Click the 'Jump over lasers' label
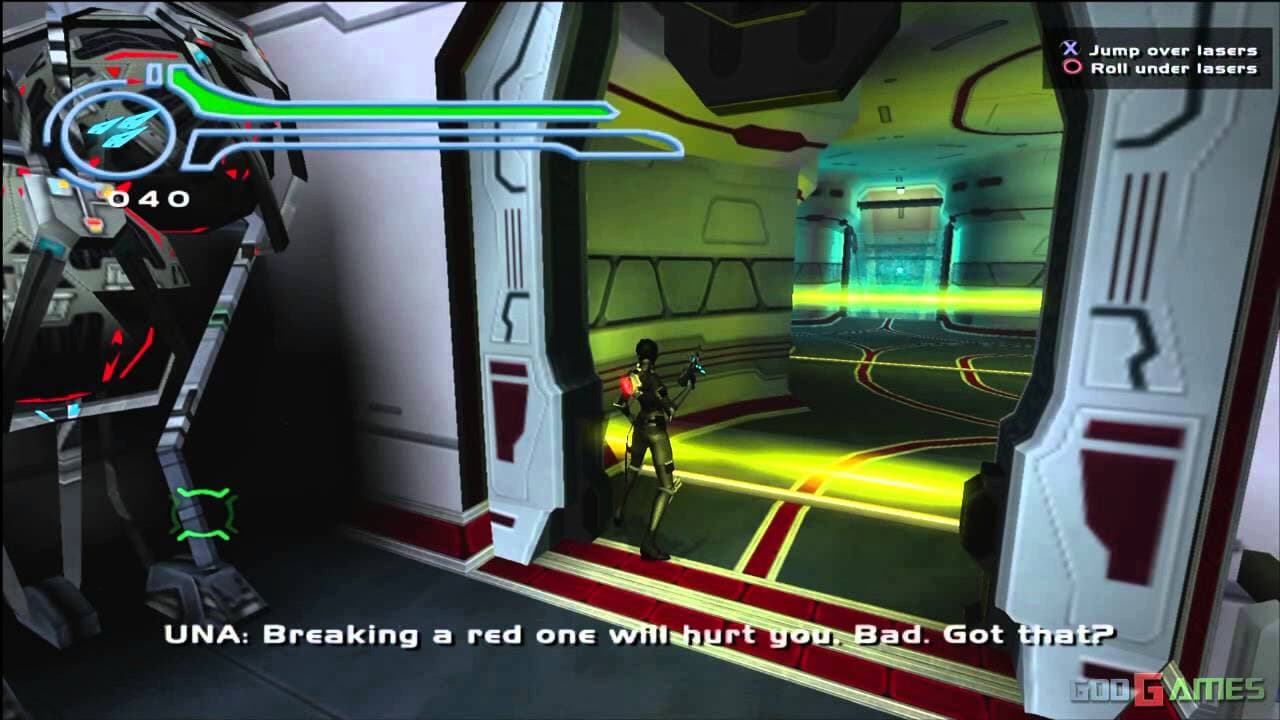Viewport: 1280px width, 720px height. (x=1180, y=46)
